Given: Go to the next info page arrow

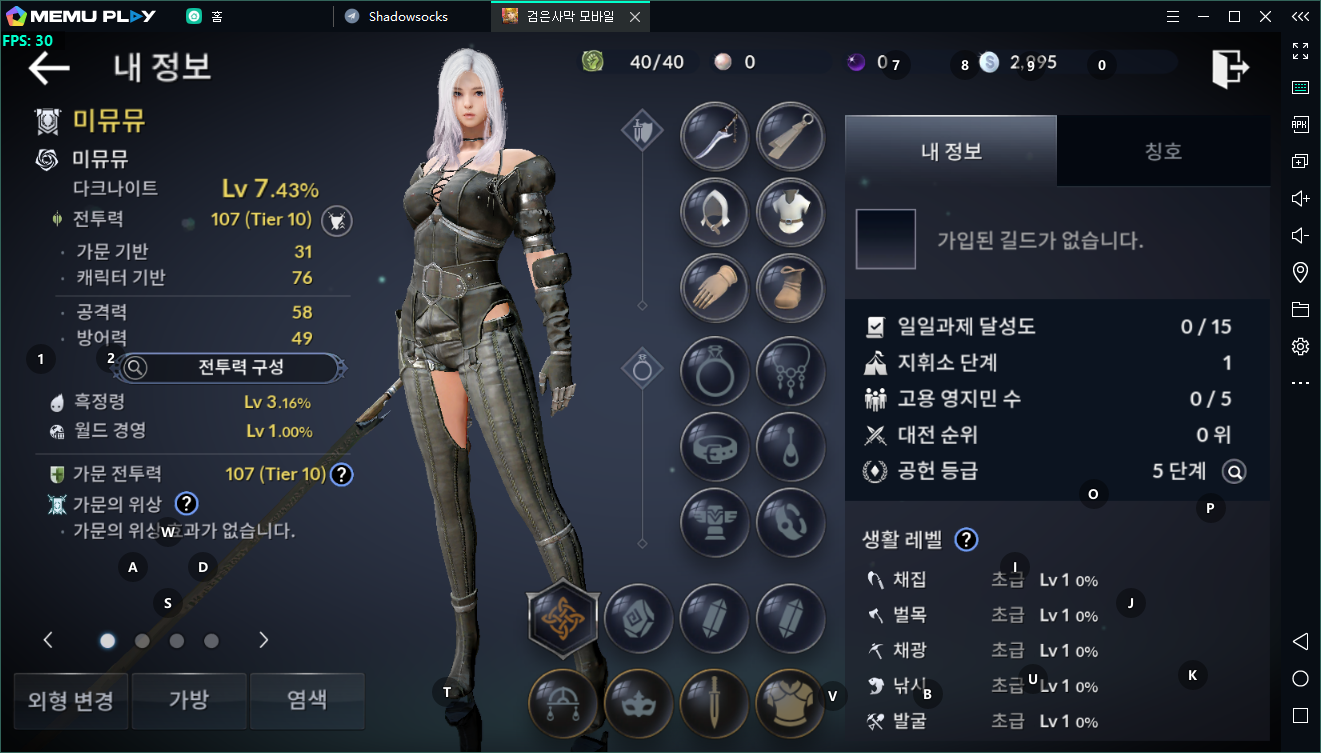Looking at the screenshot, I should click(x=264, y=640).
